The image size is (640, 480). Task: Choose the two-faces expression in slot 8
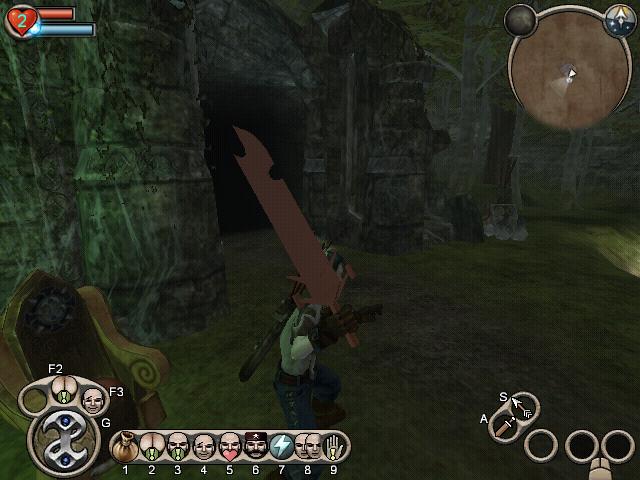coord(306,444)
